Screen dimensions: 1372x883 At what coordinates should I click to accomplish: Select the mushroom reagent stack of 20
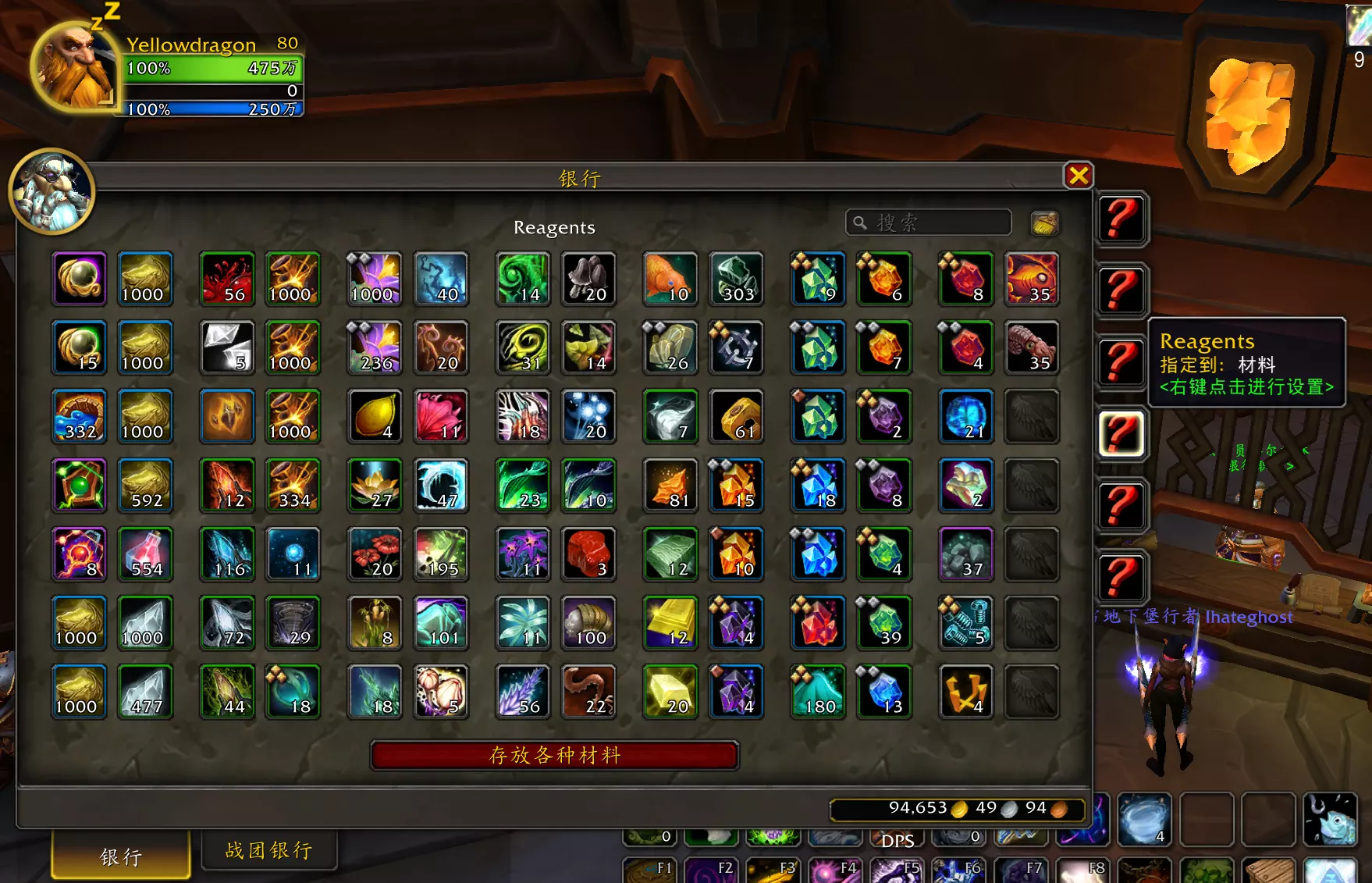point(589,279)
